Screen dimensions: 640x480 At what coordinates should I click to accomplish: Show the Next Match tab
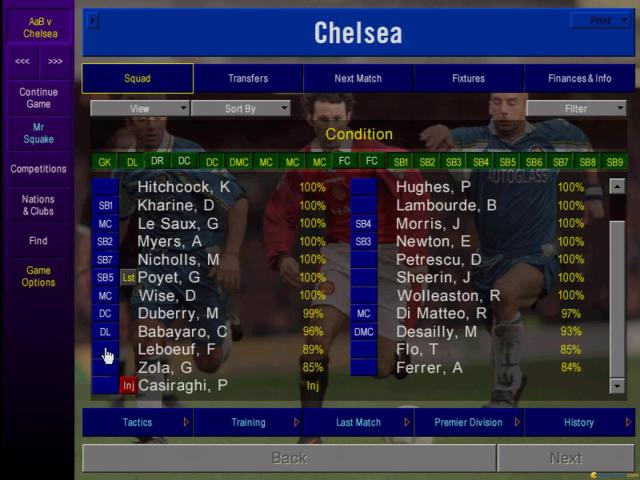[358, 78]
